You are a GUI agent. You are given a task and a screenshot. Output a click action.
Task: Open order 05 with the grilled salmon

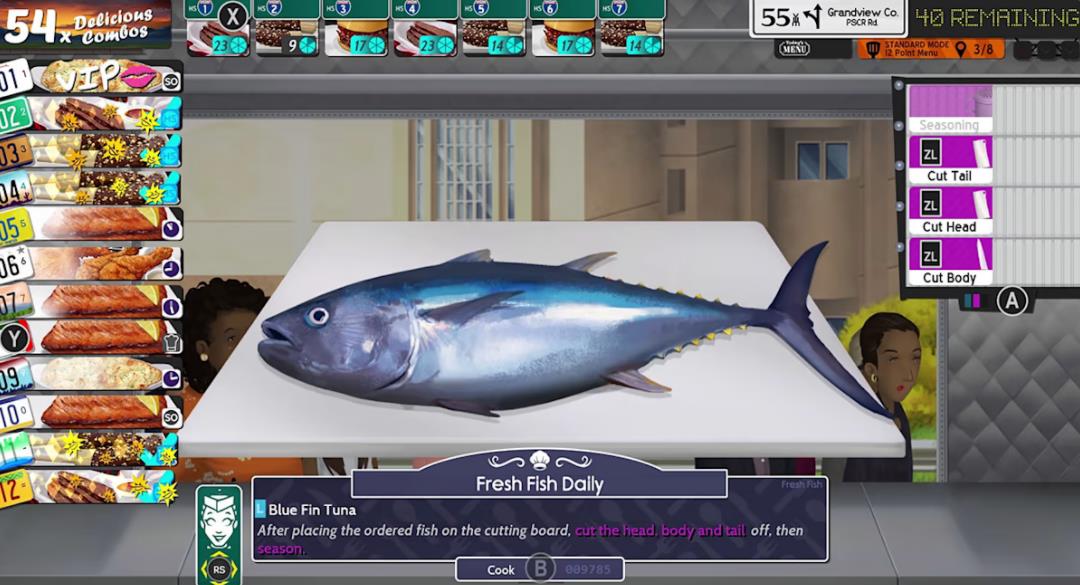tap(95, 224)
